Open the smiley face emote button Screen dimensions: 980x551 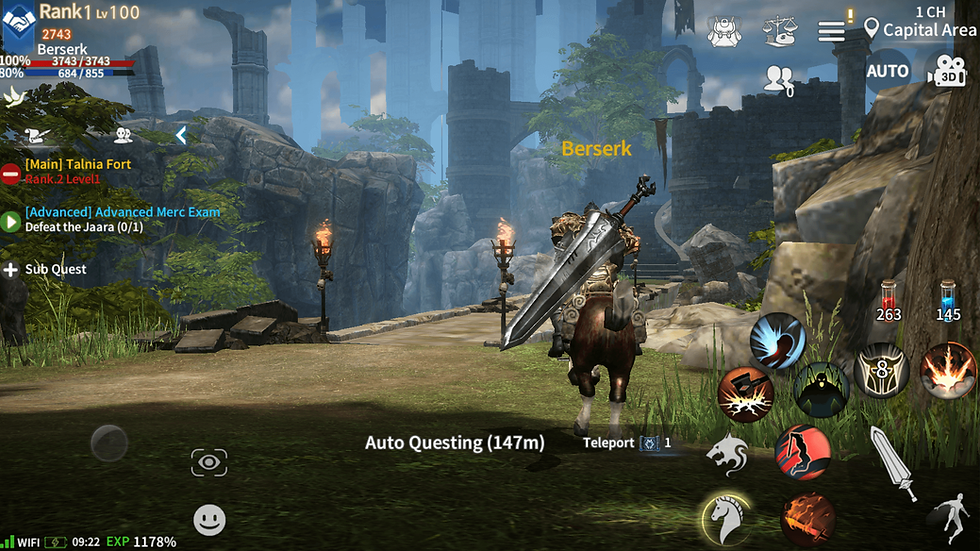pos(209,519)
